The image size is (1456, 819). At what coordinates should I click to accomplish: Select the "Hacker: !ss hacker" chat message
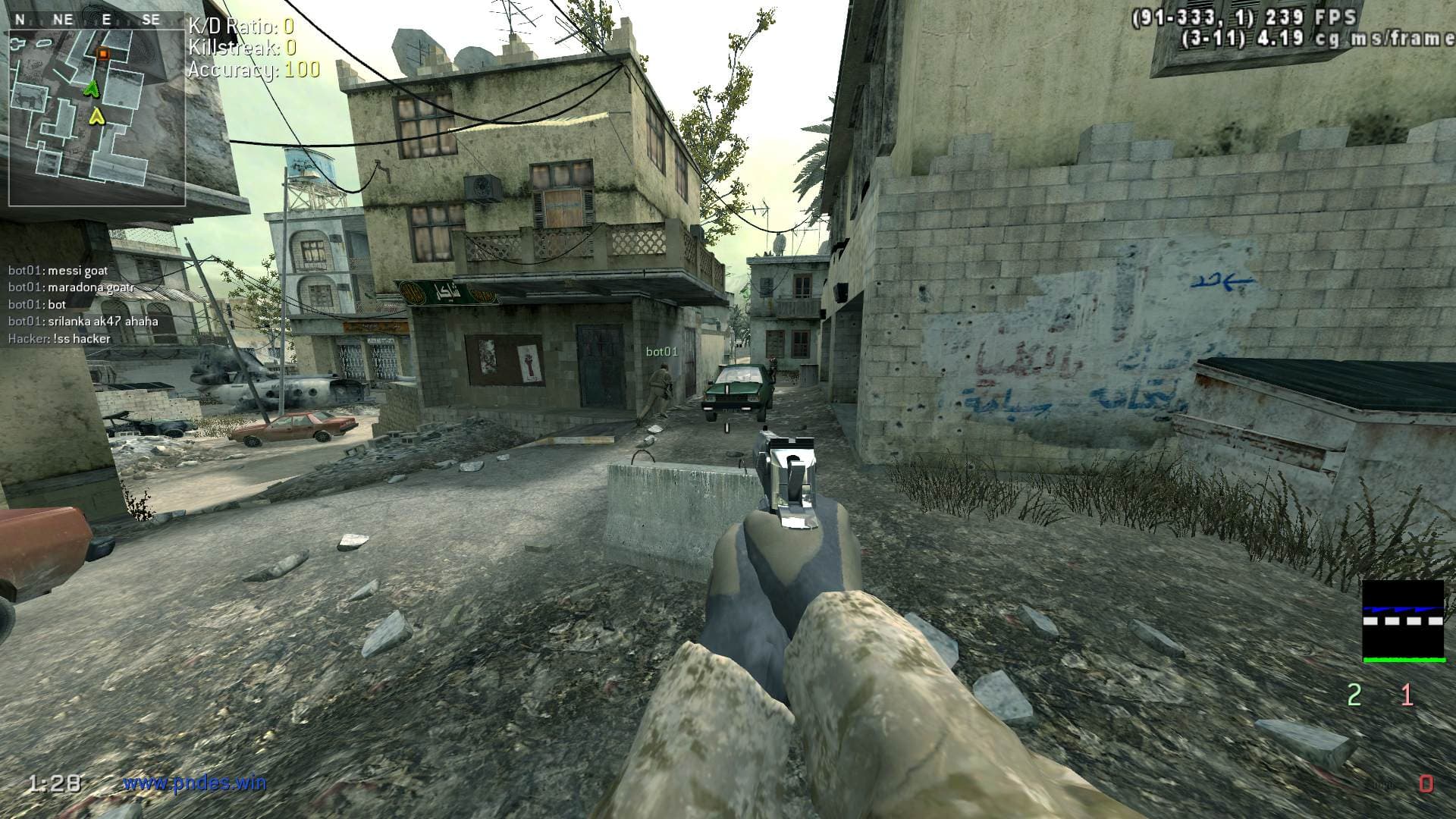59,339
